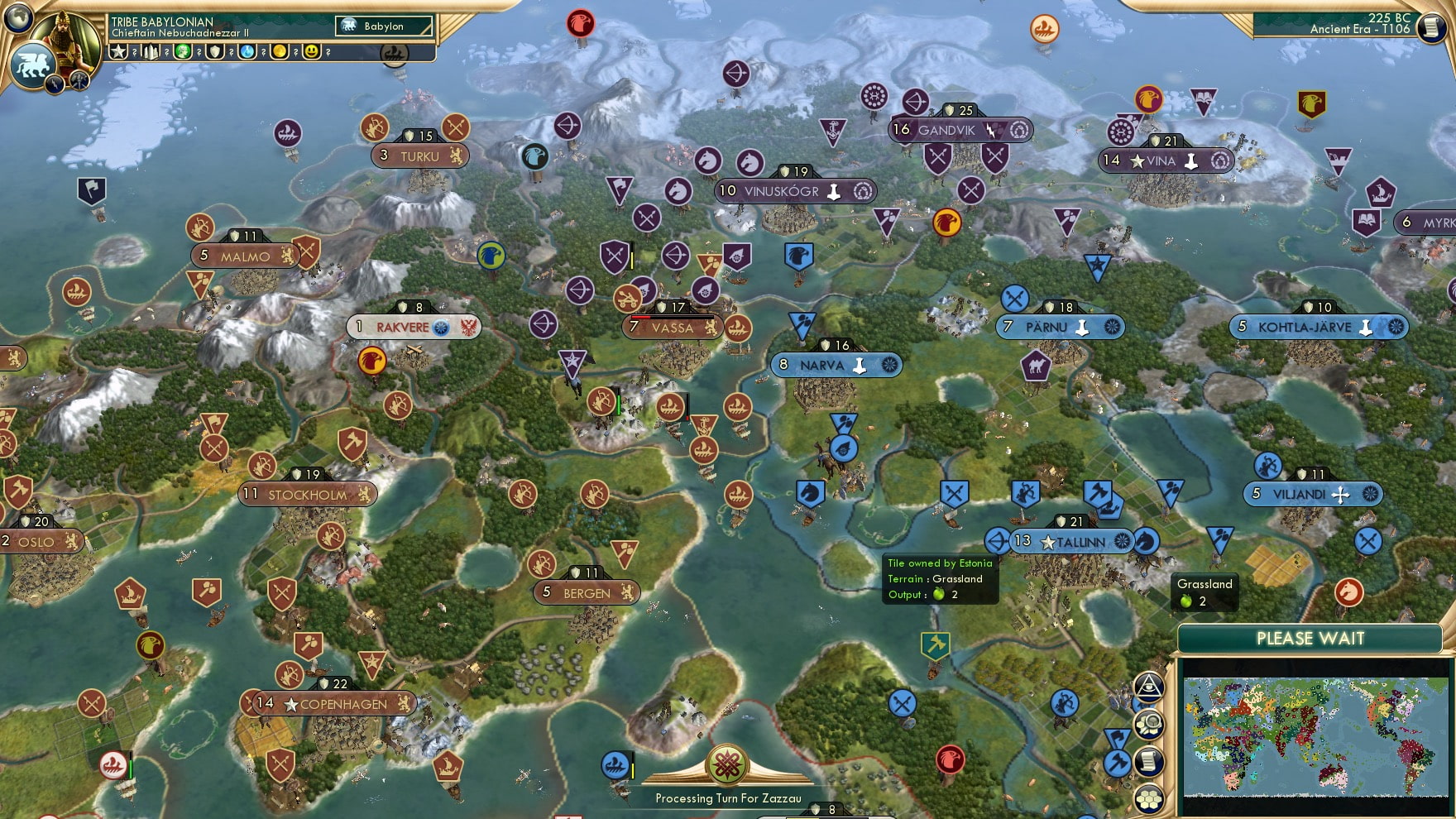This screenshot has width=1456, height=819.
Task: Open the Babylon civilization dropdown banner
Action: tap(382, 26)
